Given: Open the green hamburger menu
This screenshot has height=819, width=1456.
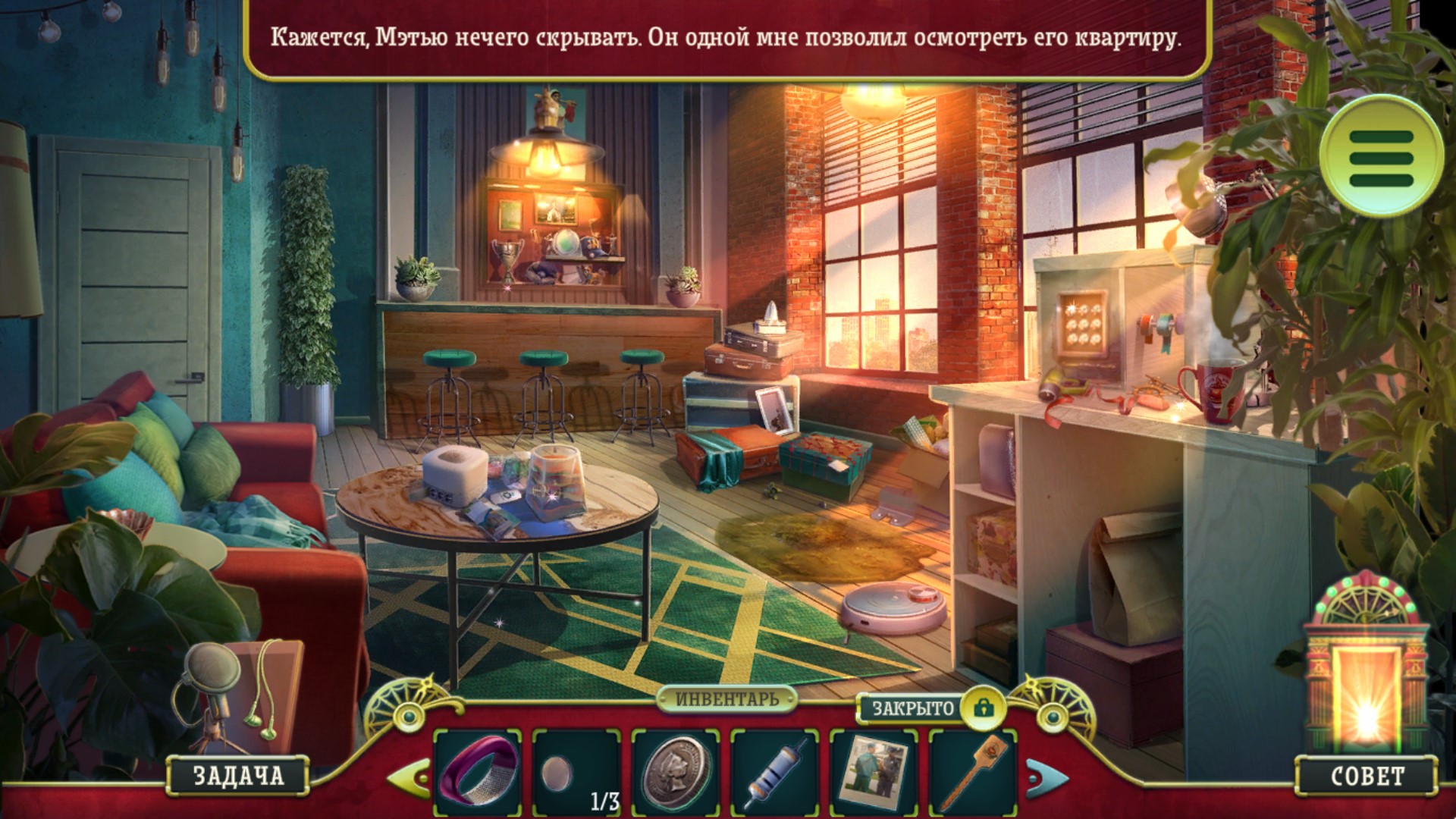Looking at the screenshot, I should click(1381, 157).
